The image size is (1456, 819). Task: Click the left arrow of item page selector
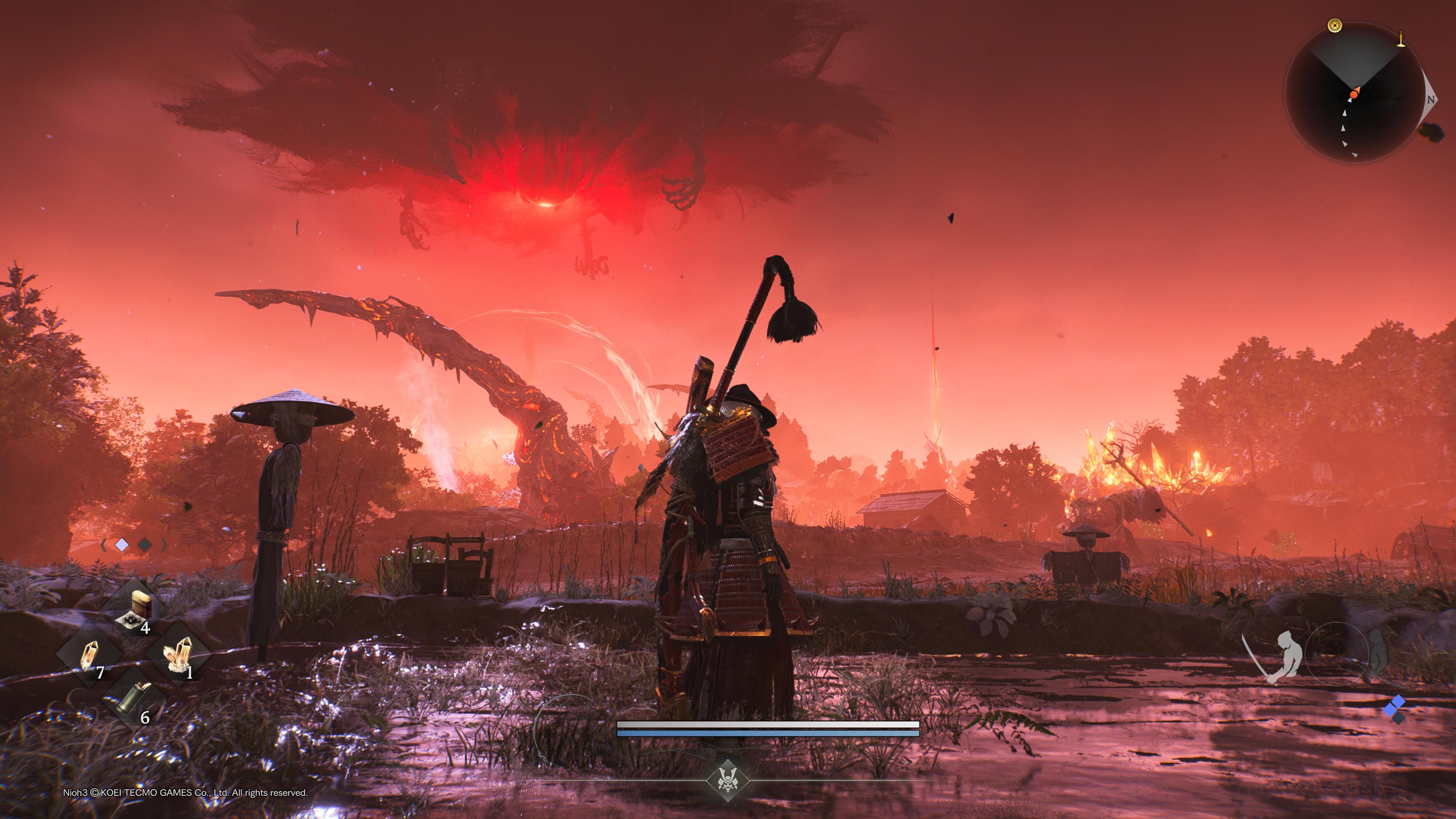[x=104, y=545]
